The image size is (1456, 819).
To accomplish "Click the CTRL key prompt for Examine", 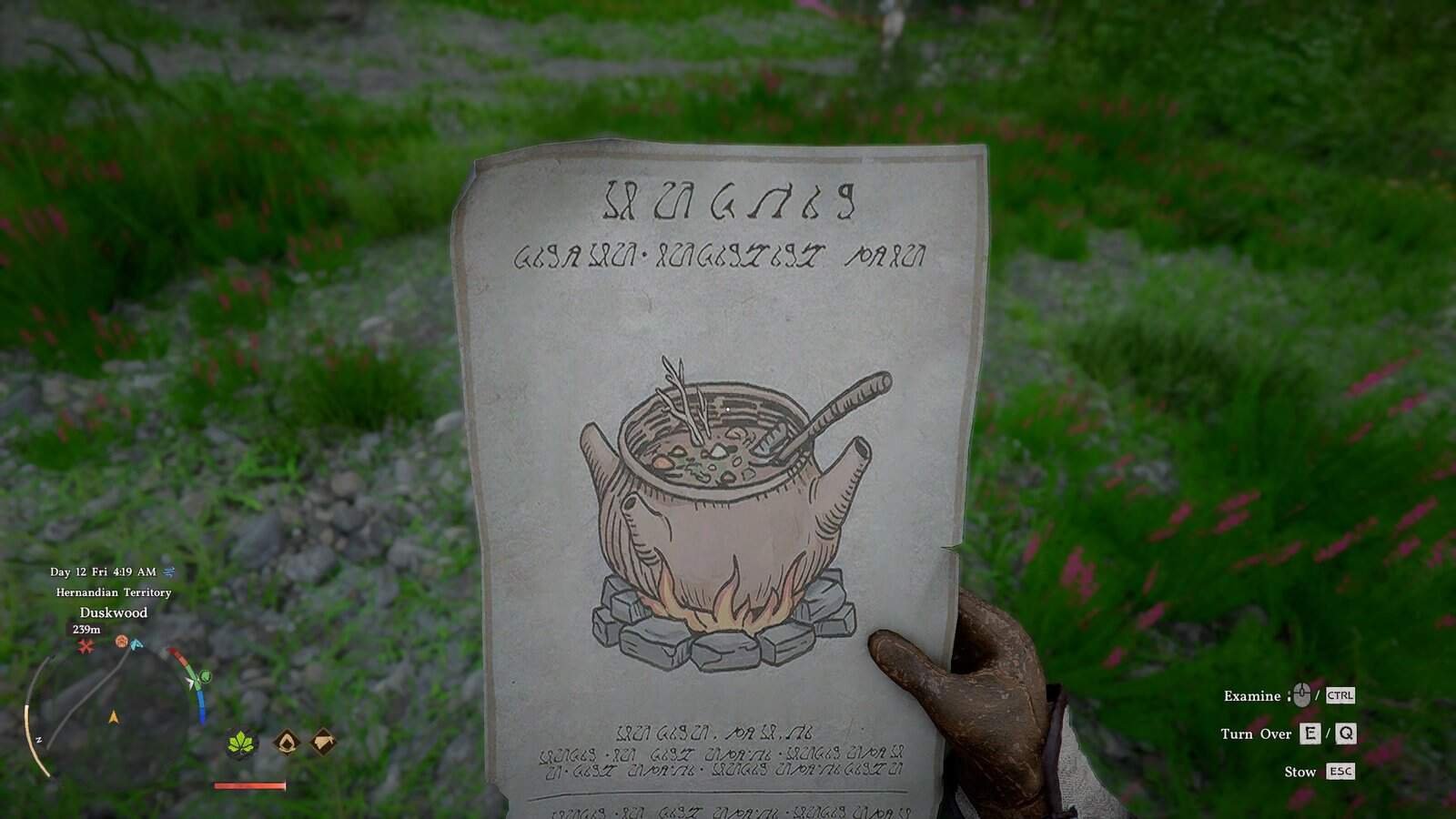I will point(1340,695).
